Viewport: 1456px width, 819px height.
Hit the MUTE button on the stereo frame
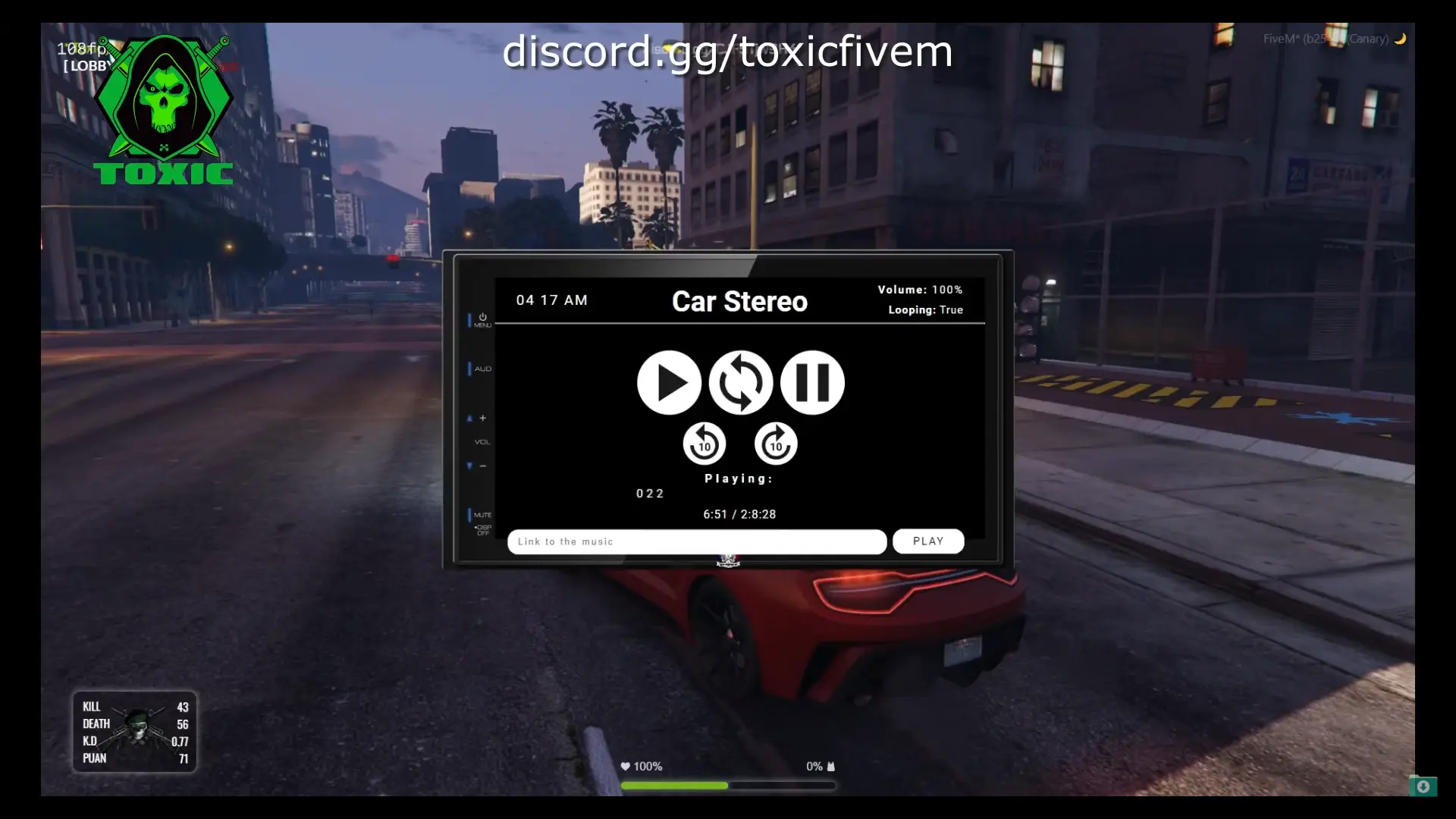[x=482, y=515]
